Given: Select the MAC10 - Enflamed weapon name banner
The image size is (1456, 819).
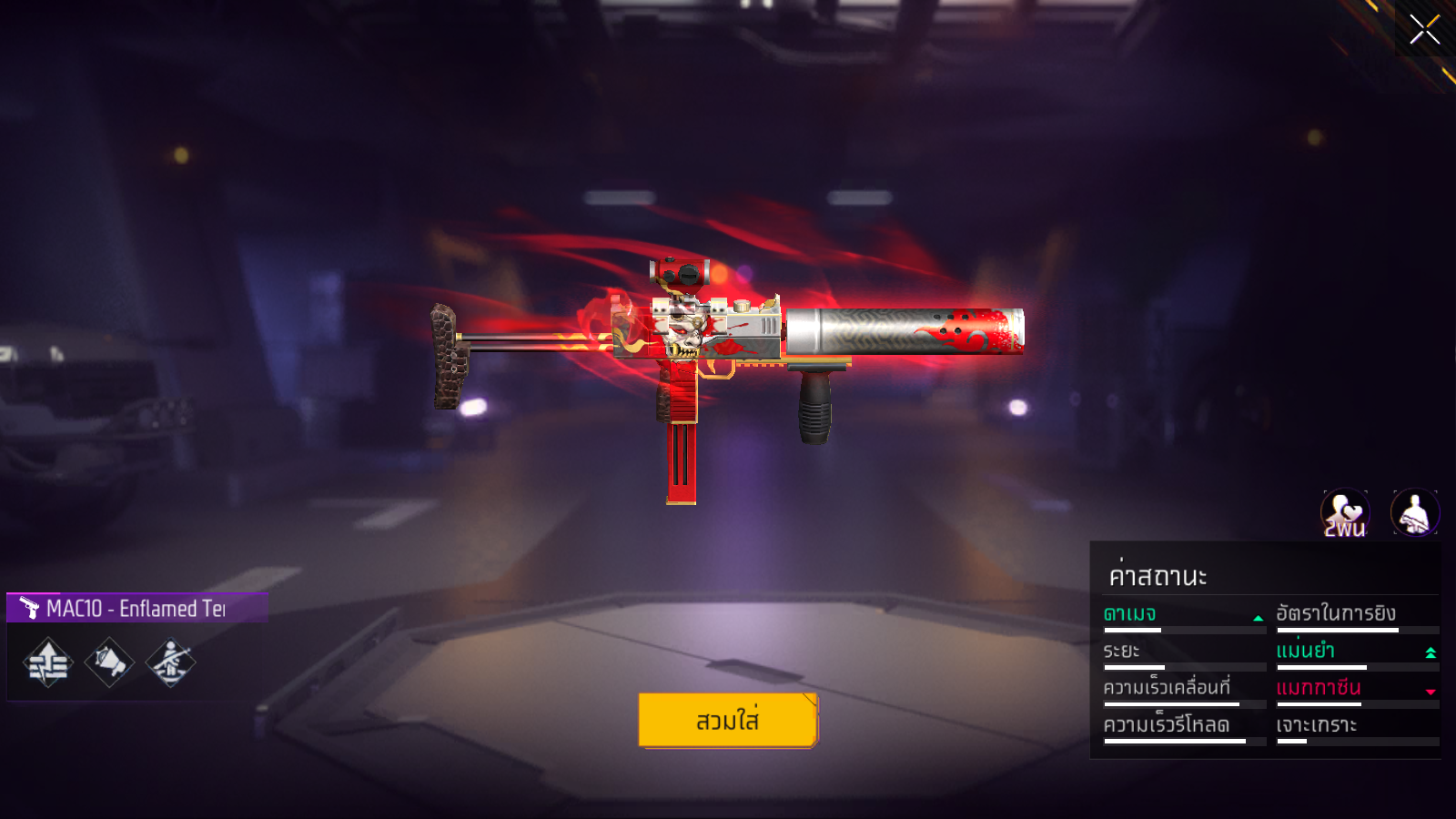Looking at the screenshot, I should [x=136, y=608].
